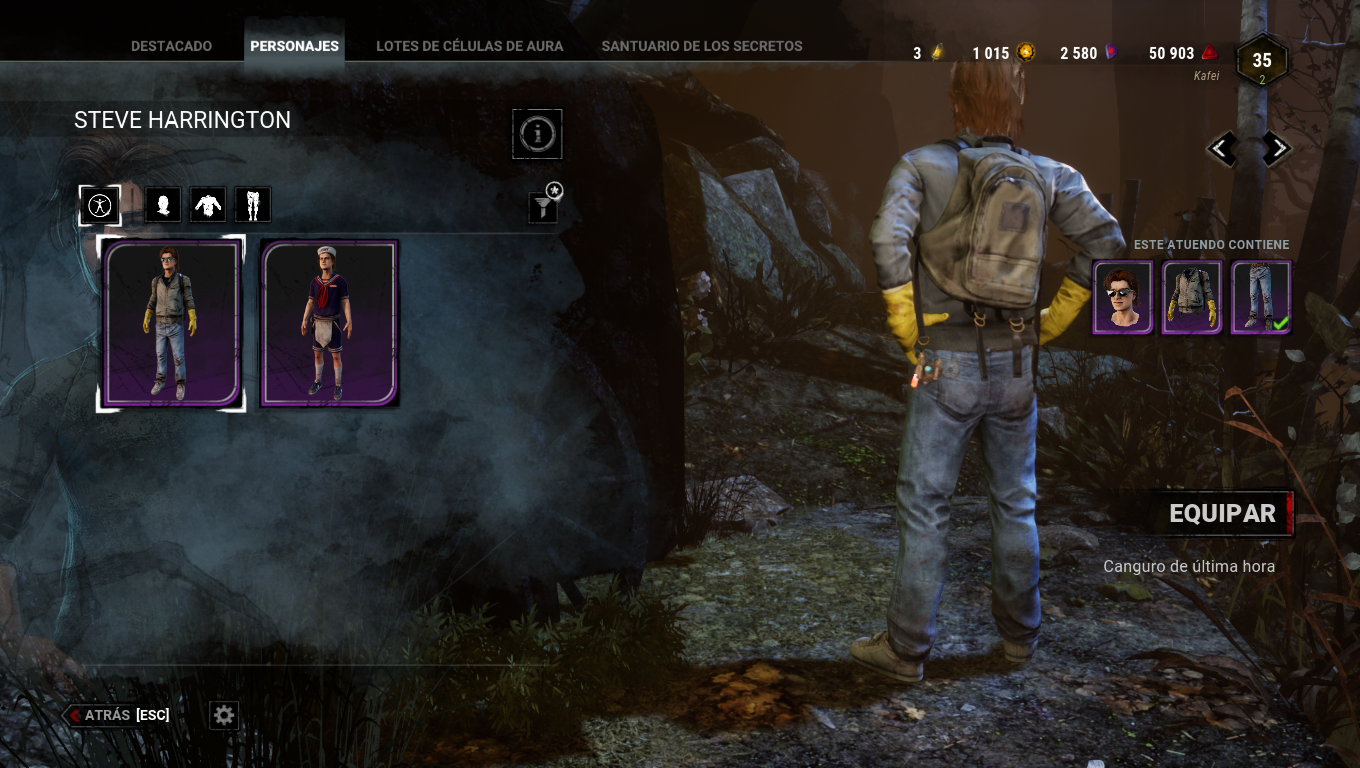1360x768 pixels.
Task: Click the gold Auric Cells currency icon
Action: click(x=1027, y=53)
